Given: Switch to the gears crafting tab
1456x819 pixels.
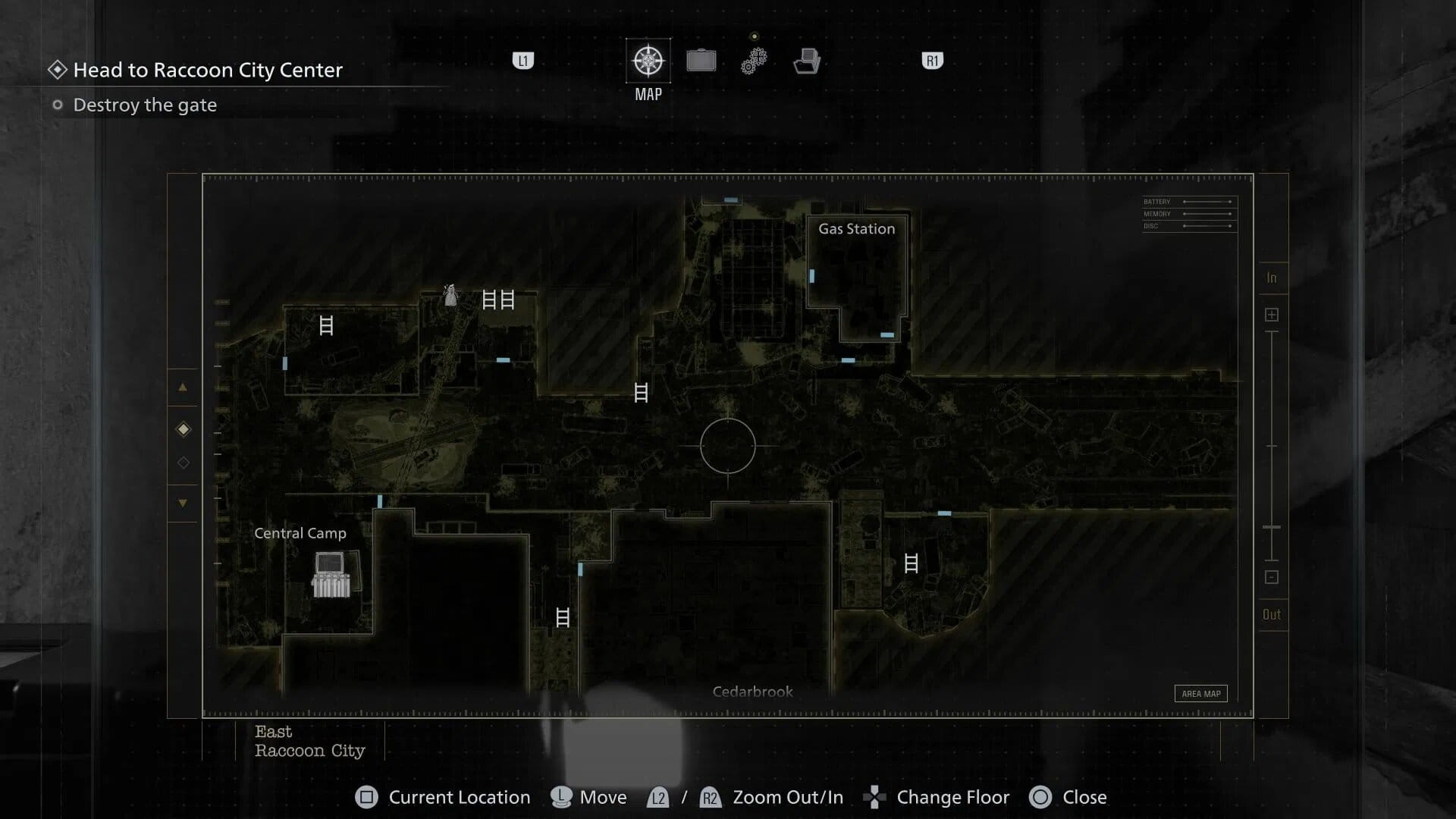Looking at the screenshot, I should tap(754, 61).
